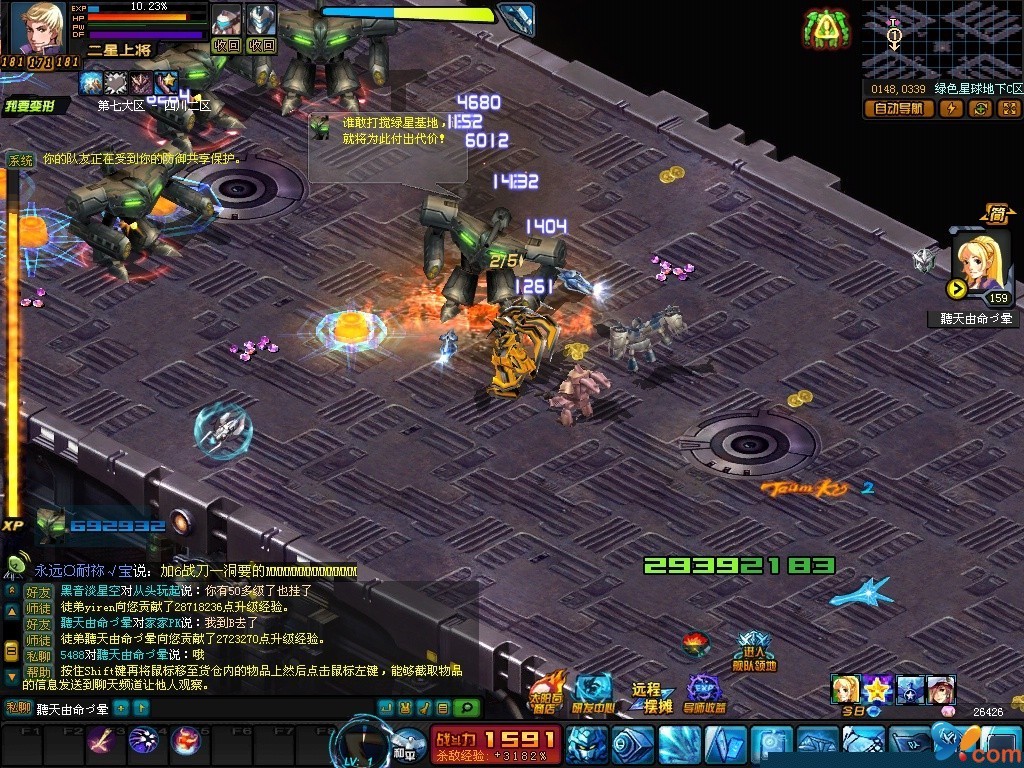Click the lightning bolt button under minimap

(951, 109)
